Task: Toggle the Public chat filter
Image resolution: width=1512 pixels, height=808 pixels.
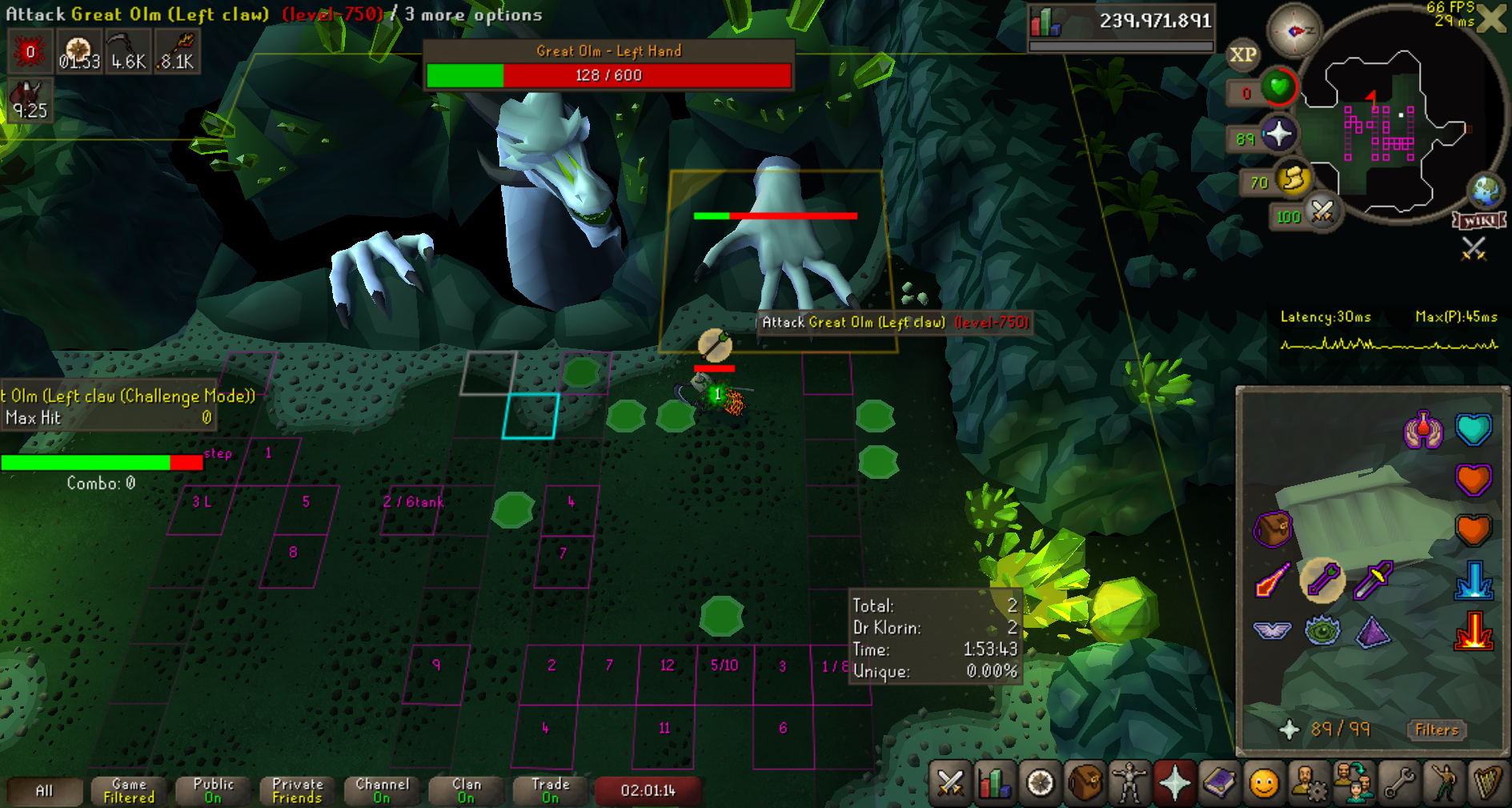Action: tap(213, 790)
